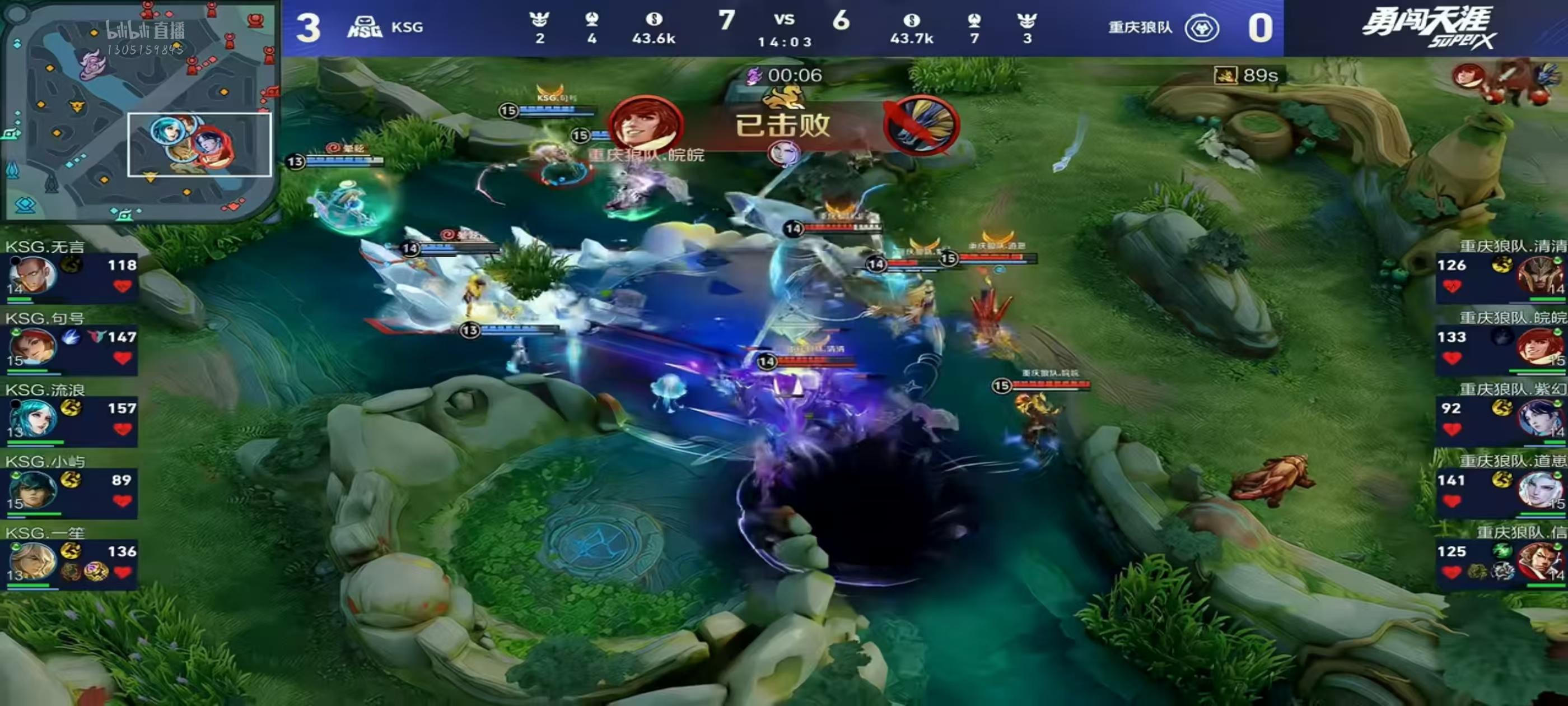Select 重庆狼队.紫幻 player portrait
The height and width of the screenshot is (706, 1568).
(1538, 419)
